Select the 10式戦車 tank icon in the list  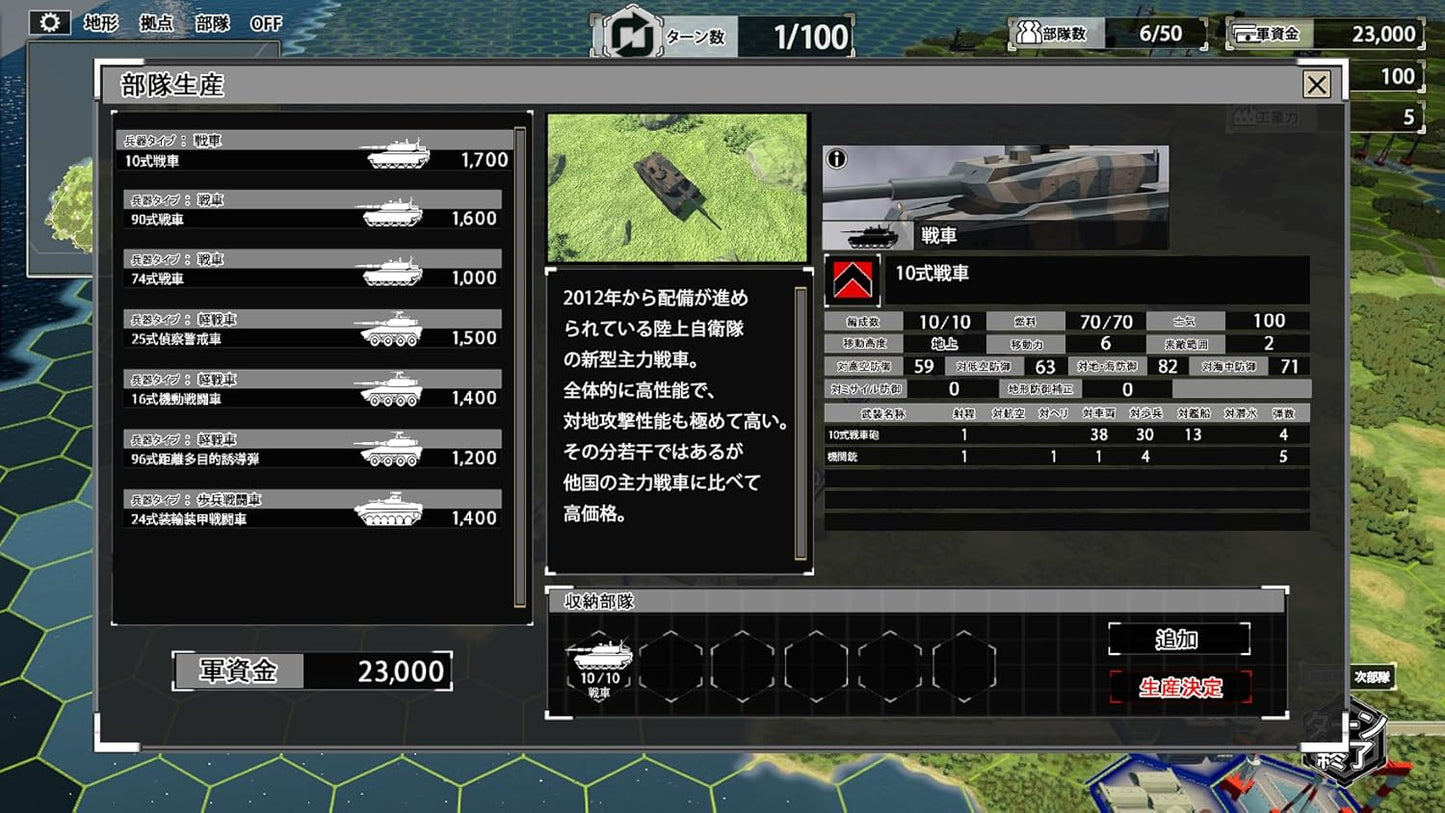click(400, 153)
